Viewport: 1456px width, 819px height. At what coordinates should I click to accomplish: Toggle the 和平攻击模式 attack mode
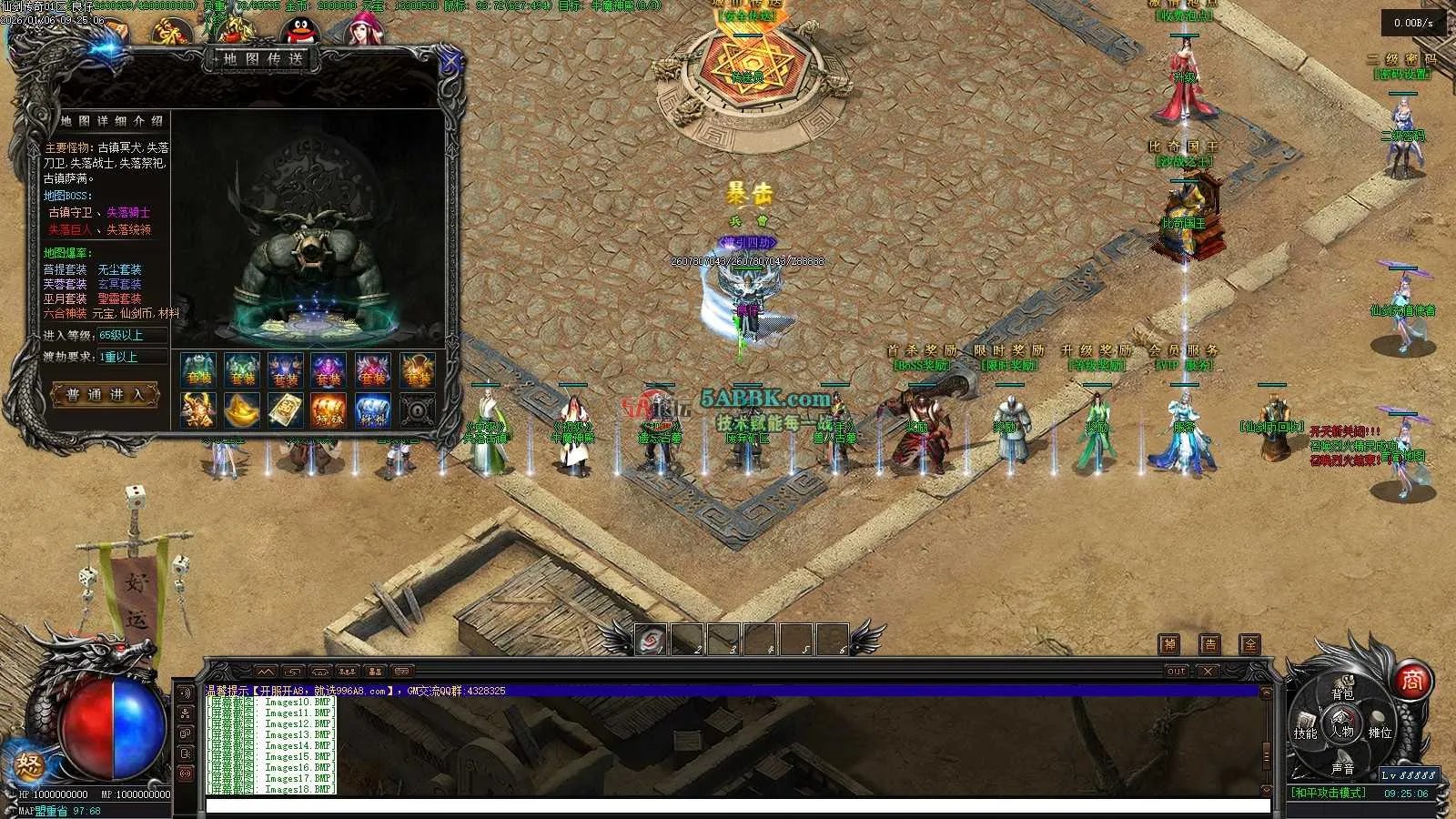[x=1329, y=793]
